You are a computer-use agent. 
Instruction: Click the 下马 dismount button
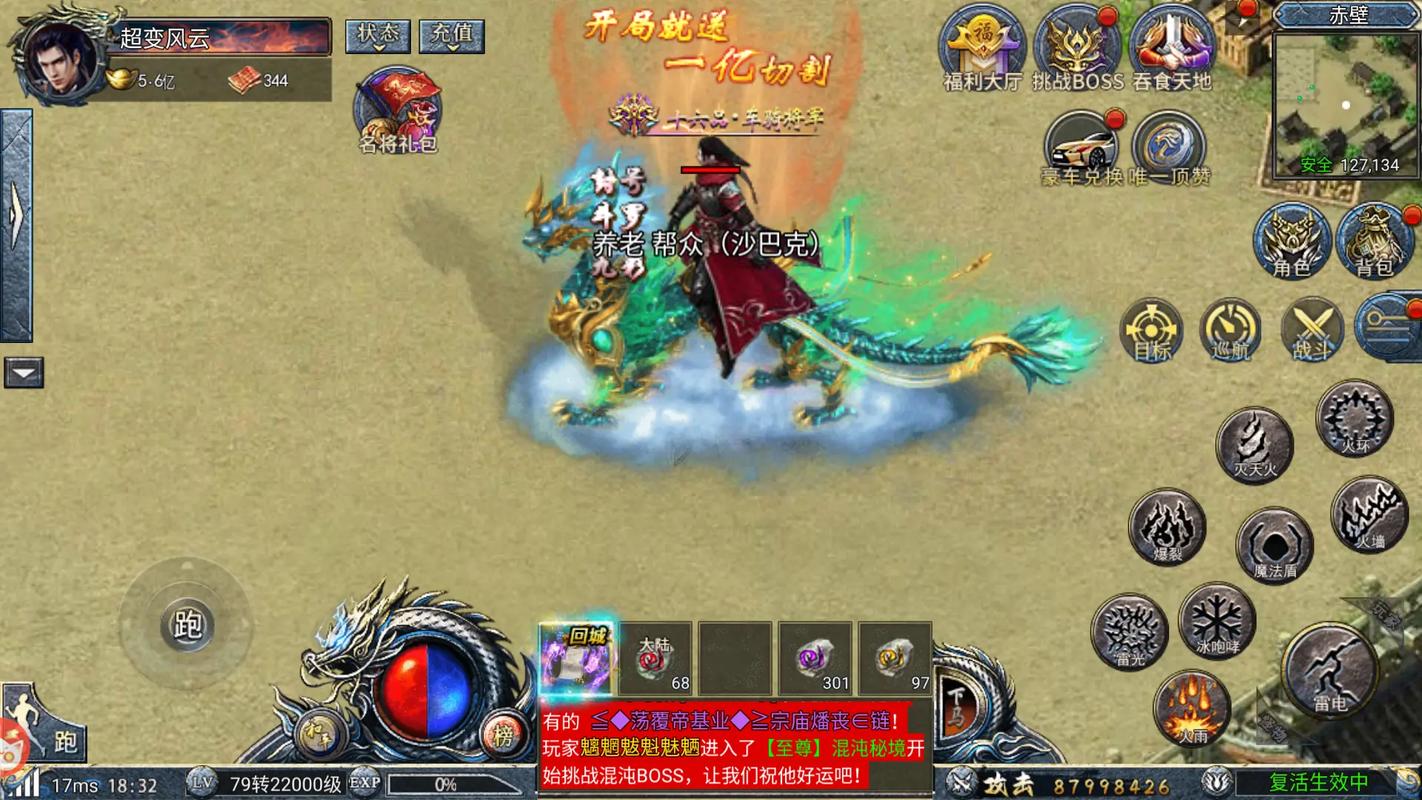955,697
